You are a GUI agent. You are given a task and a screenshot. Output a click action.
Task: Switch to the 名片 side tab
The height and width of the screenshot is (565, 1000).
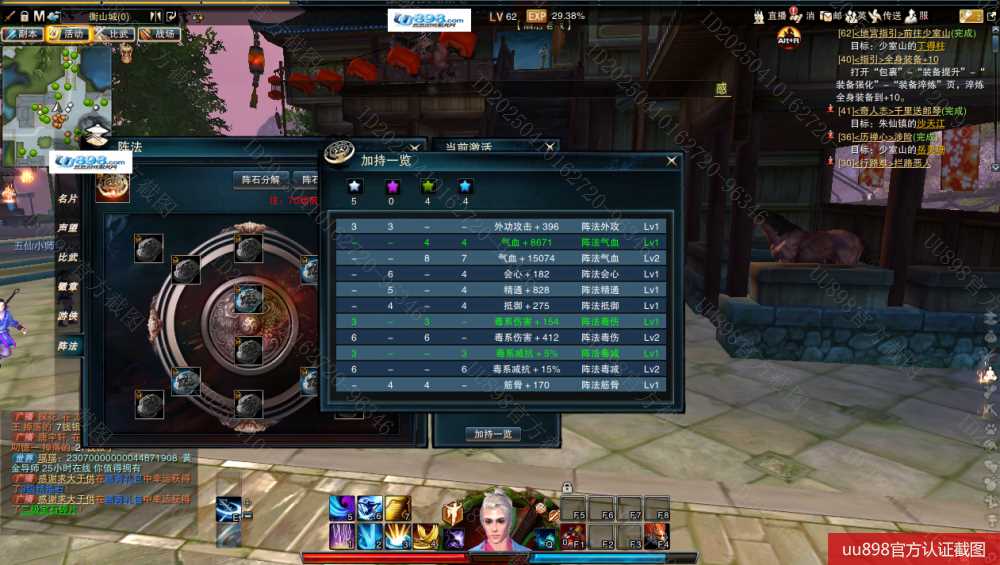point(68,199)
